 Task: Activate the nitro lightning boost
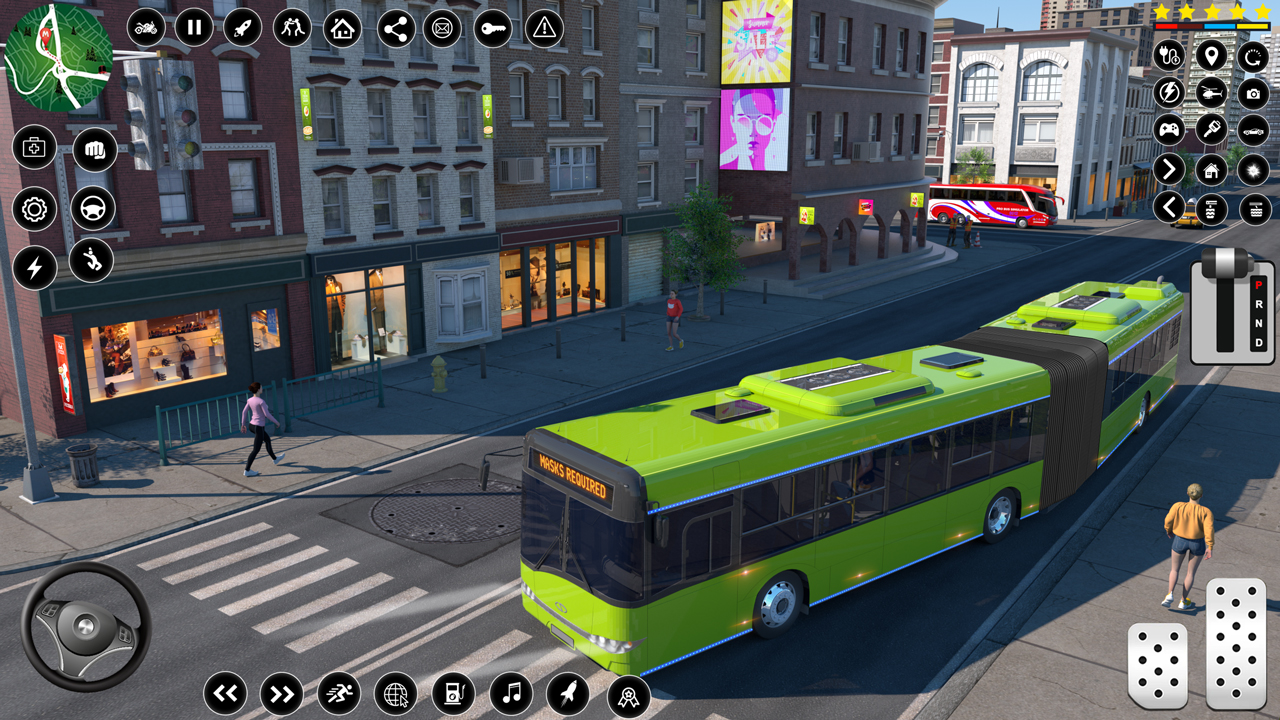(x=1168, y=92)
